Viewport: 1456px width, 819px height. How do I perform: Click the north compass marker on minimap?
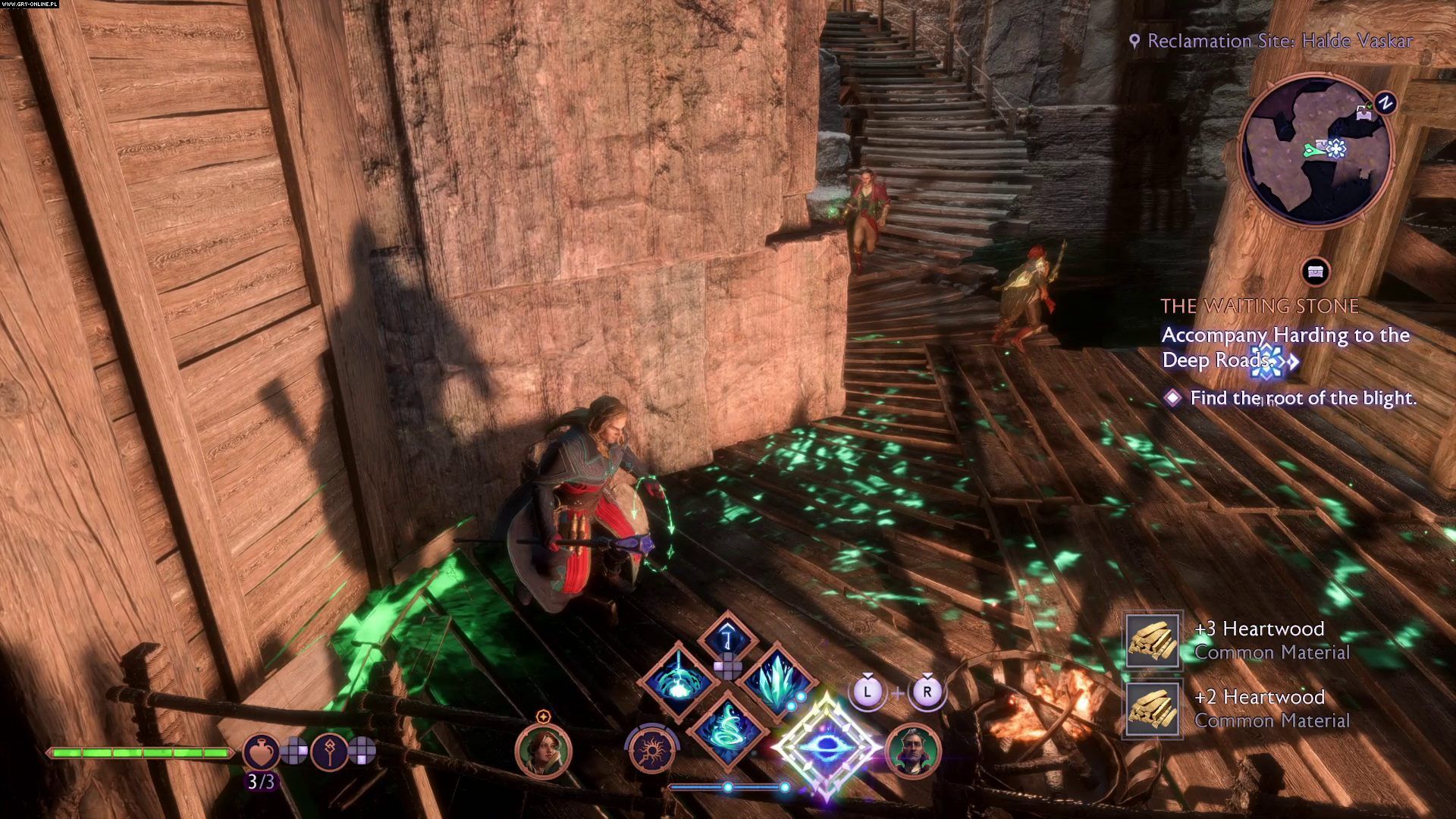1385,103
